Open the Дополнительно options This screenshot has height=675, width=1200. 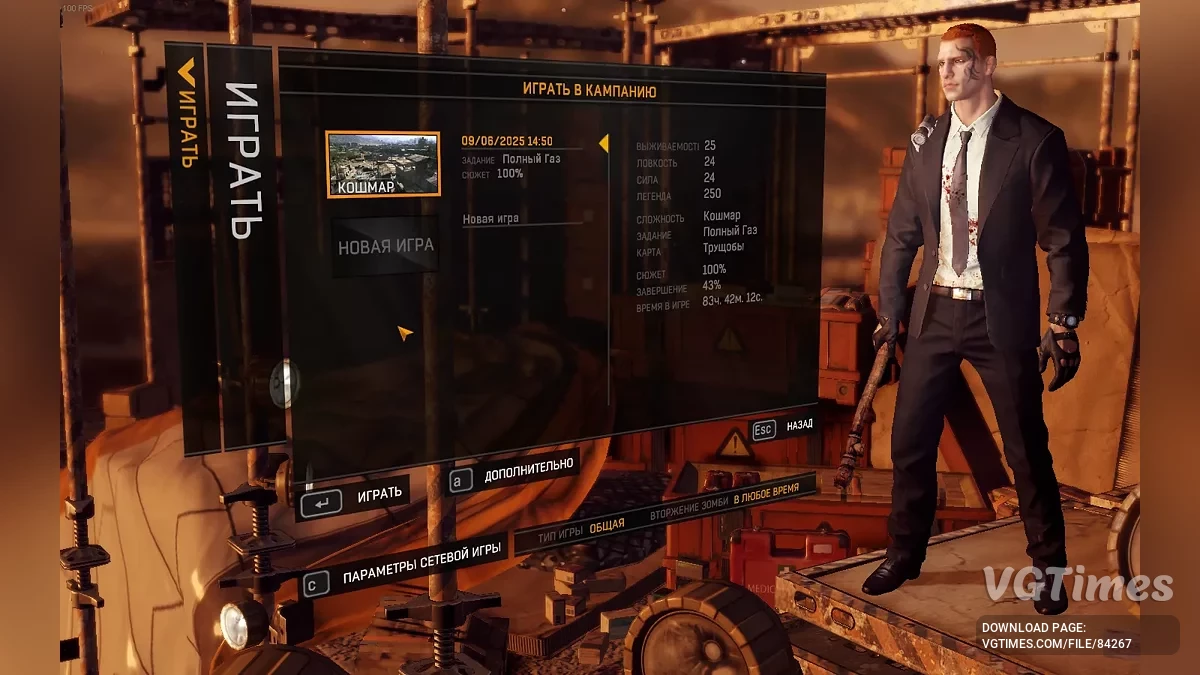[x=514, y=471]
